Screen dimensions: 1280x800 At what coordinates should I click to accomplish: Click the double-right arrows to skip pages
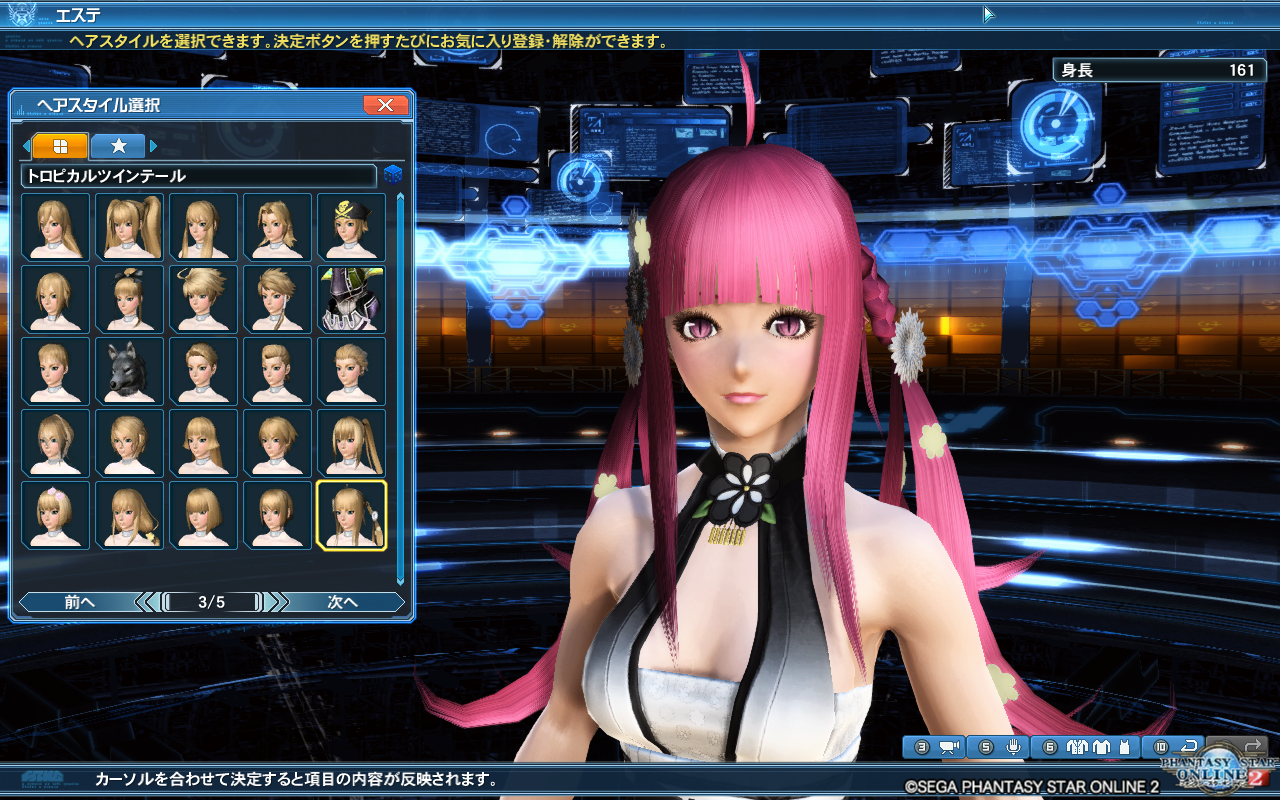(273, 602)
